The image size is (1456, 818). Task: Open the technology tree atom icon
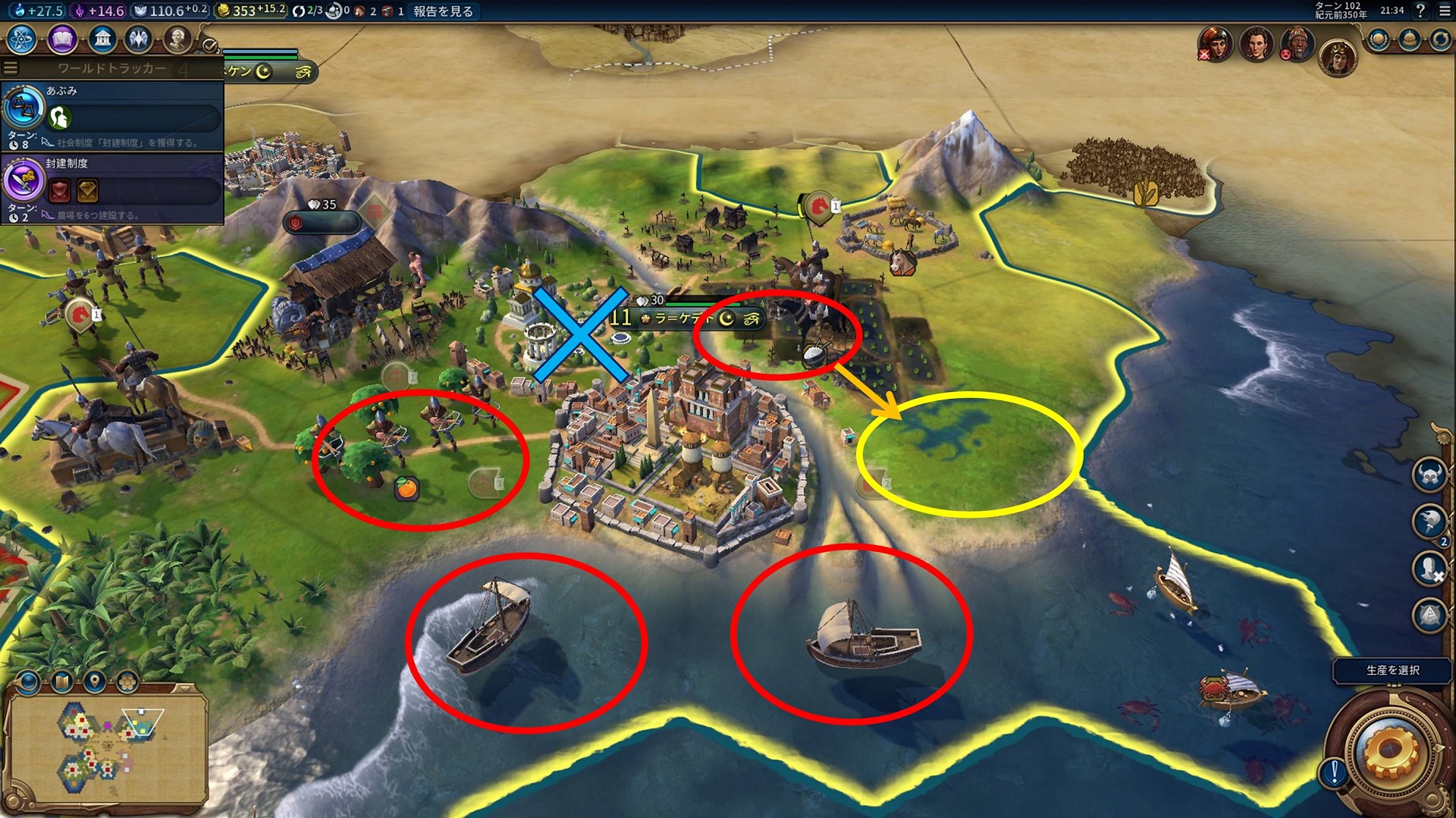click(22, 39)
